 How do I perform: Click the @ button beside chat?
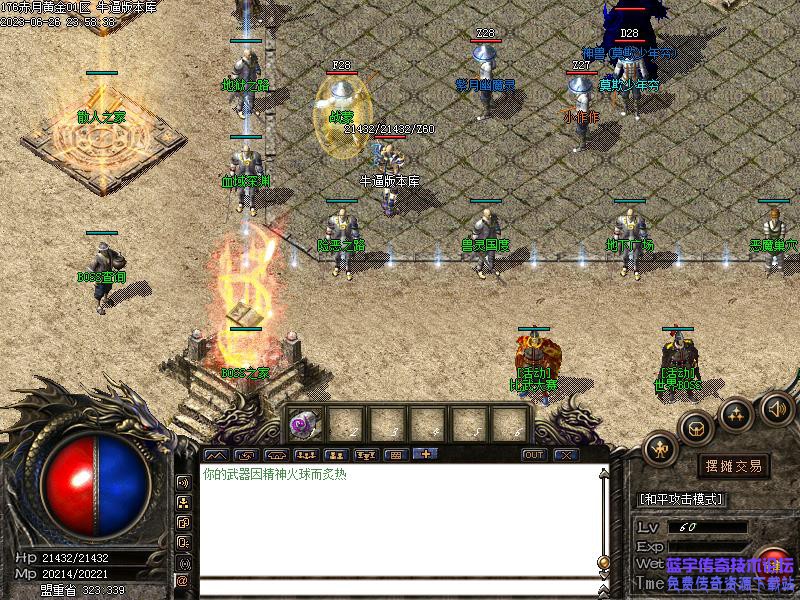pyautogui.click(x=184, y=580)
